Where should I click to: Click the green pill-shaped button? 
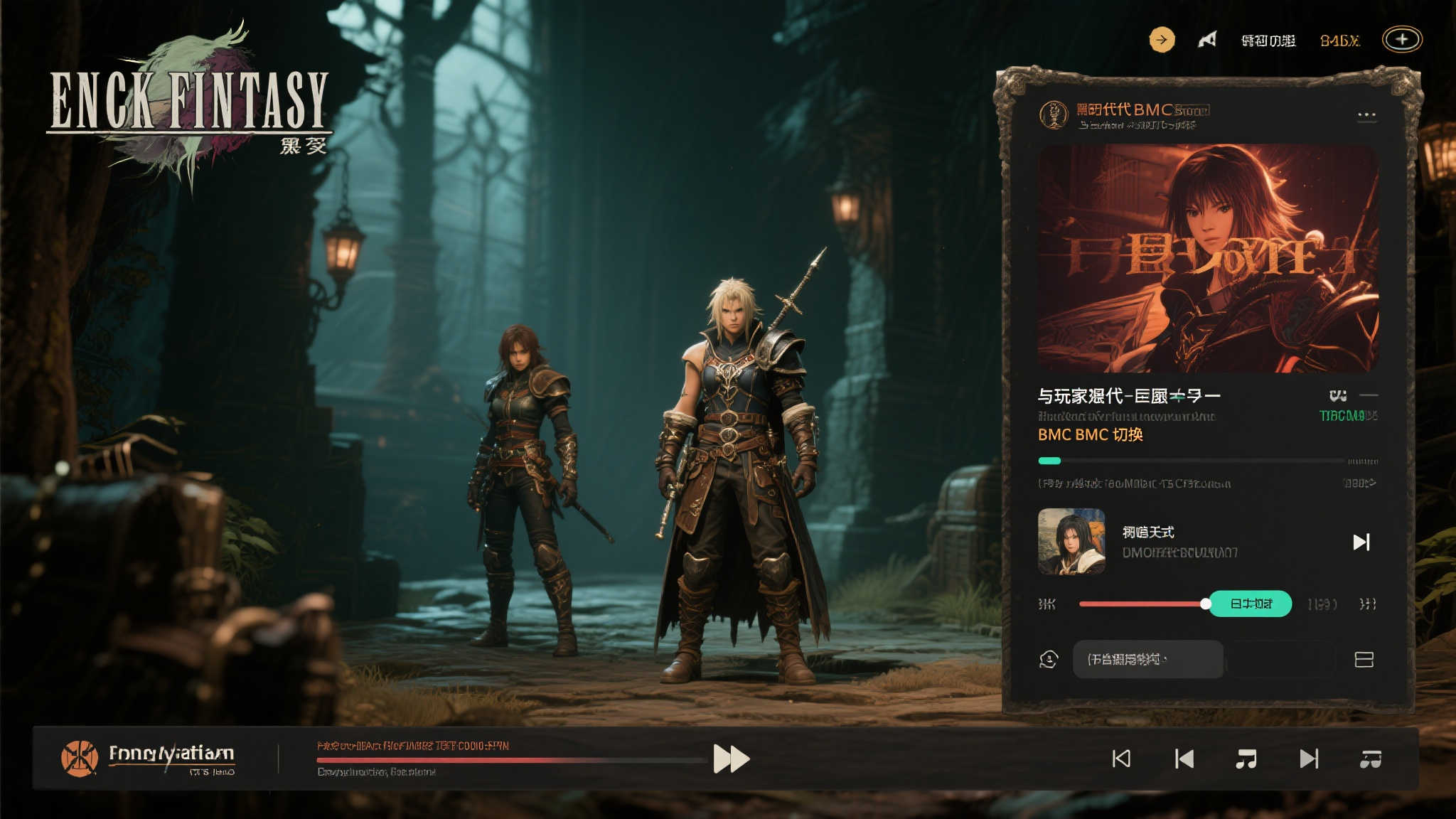(x=1251, y=604)
